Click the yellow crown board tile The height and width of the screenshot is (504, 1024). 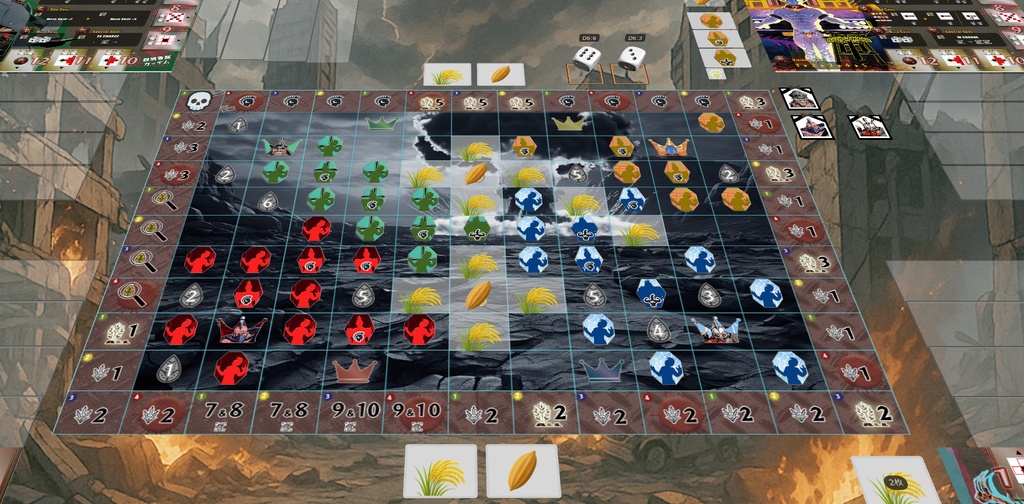click(568, 123)
